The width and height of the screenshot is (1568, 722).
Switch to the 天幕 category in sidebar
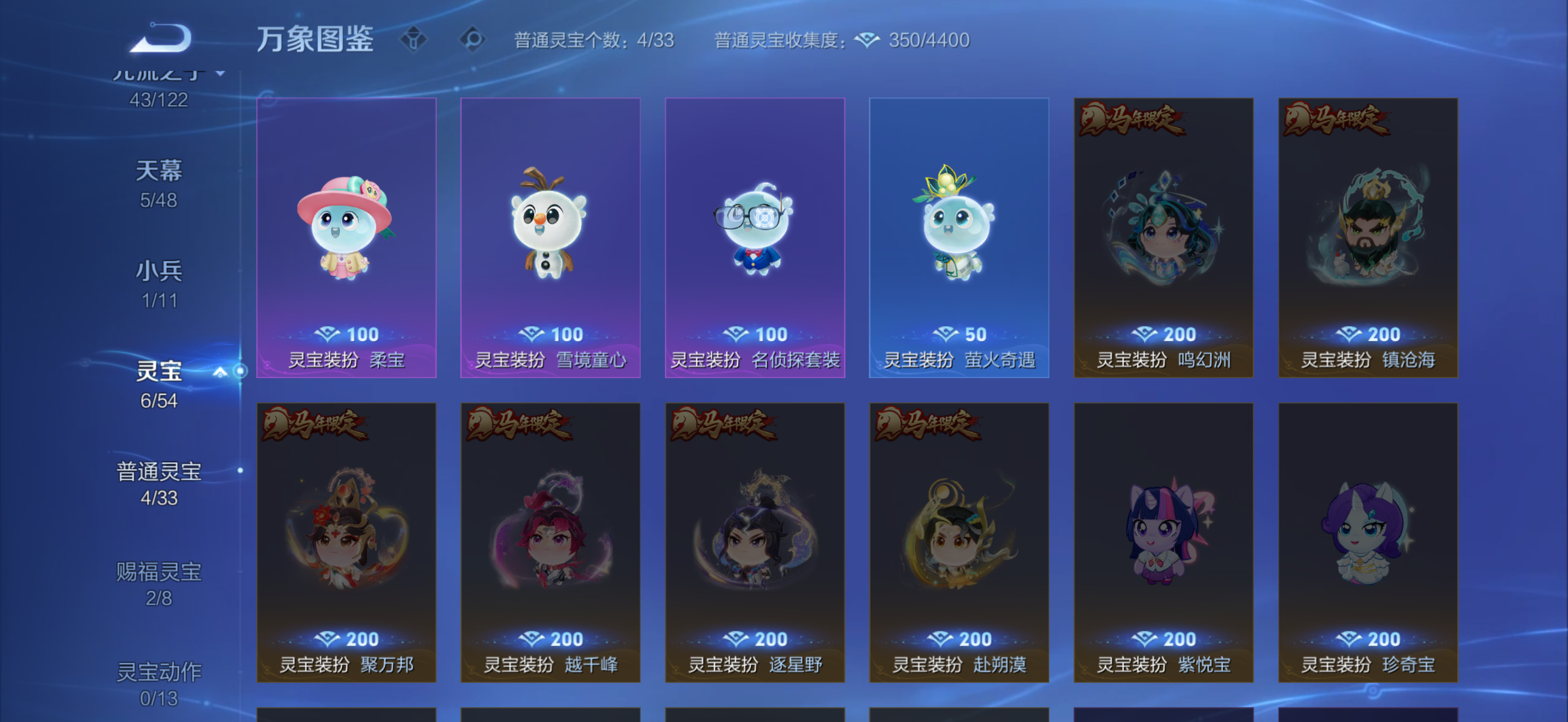(160, 172)
